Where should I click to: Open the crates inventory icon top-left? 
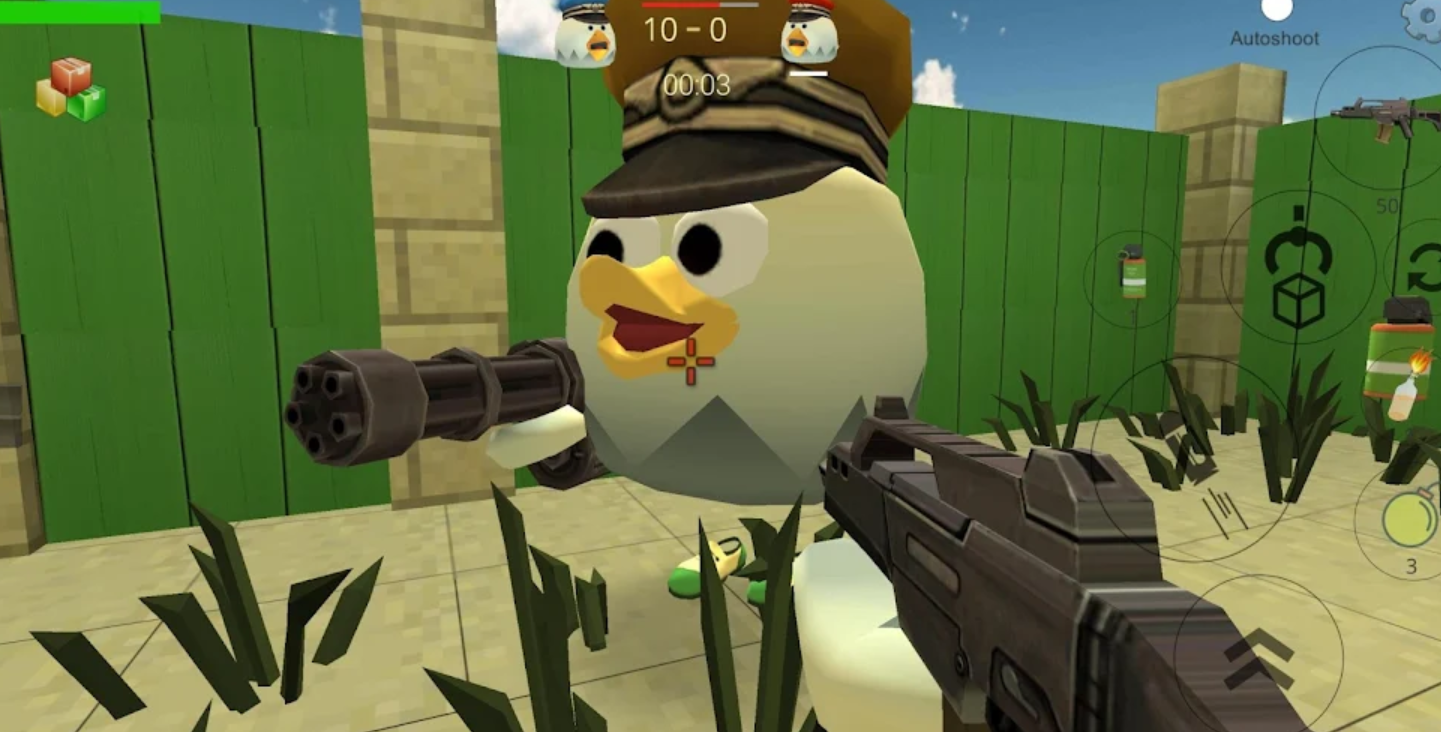(x=72, y=90)
